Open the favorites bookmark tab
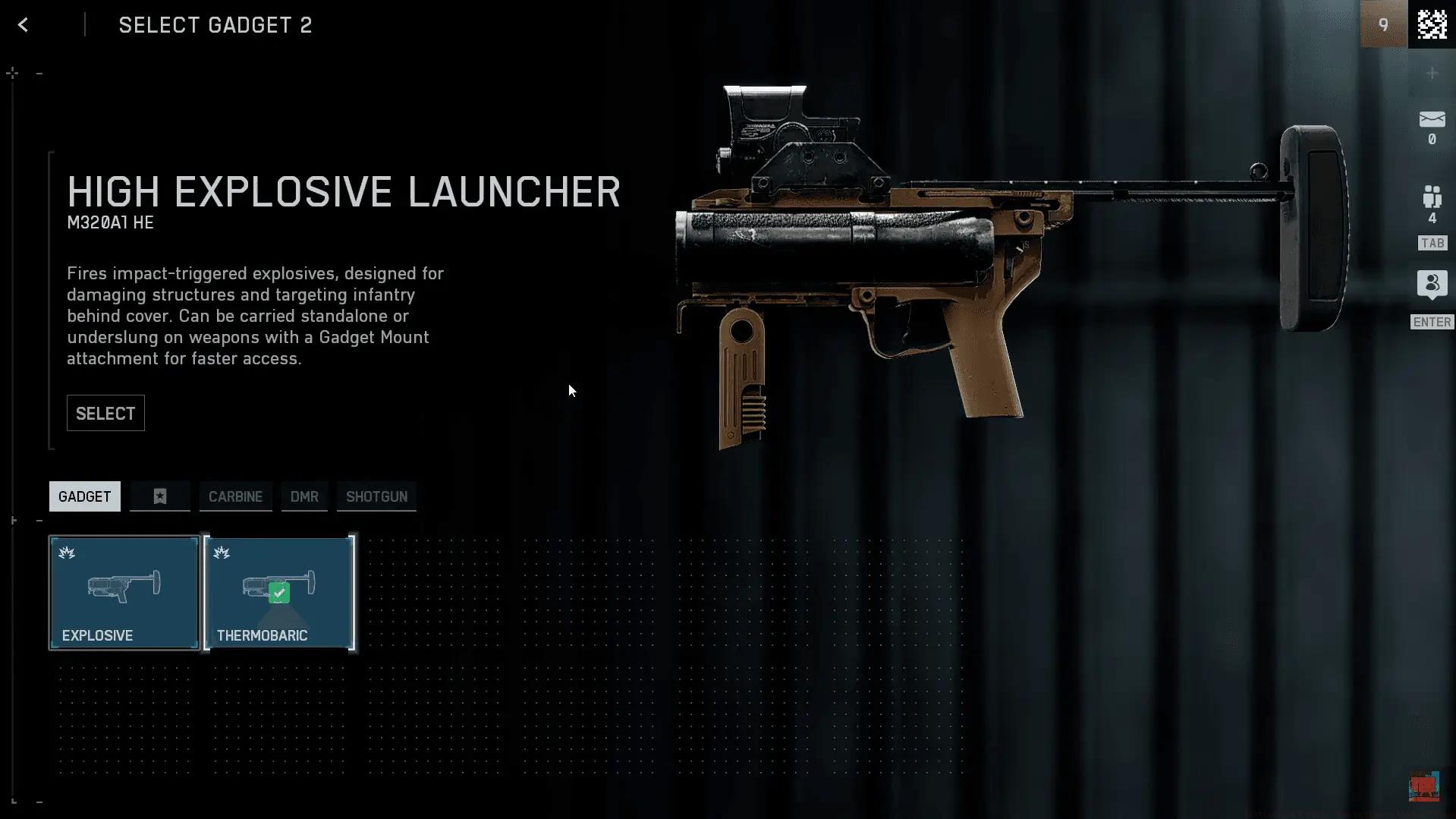This screenshot has width=1456, height=819. point(160,496)
